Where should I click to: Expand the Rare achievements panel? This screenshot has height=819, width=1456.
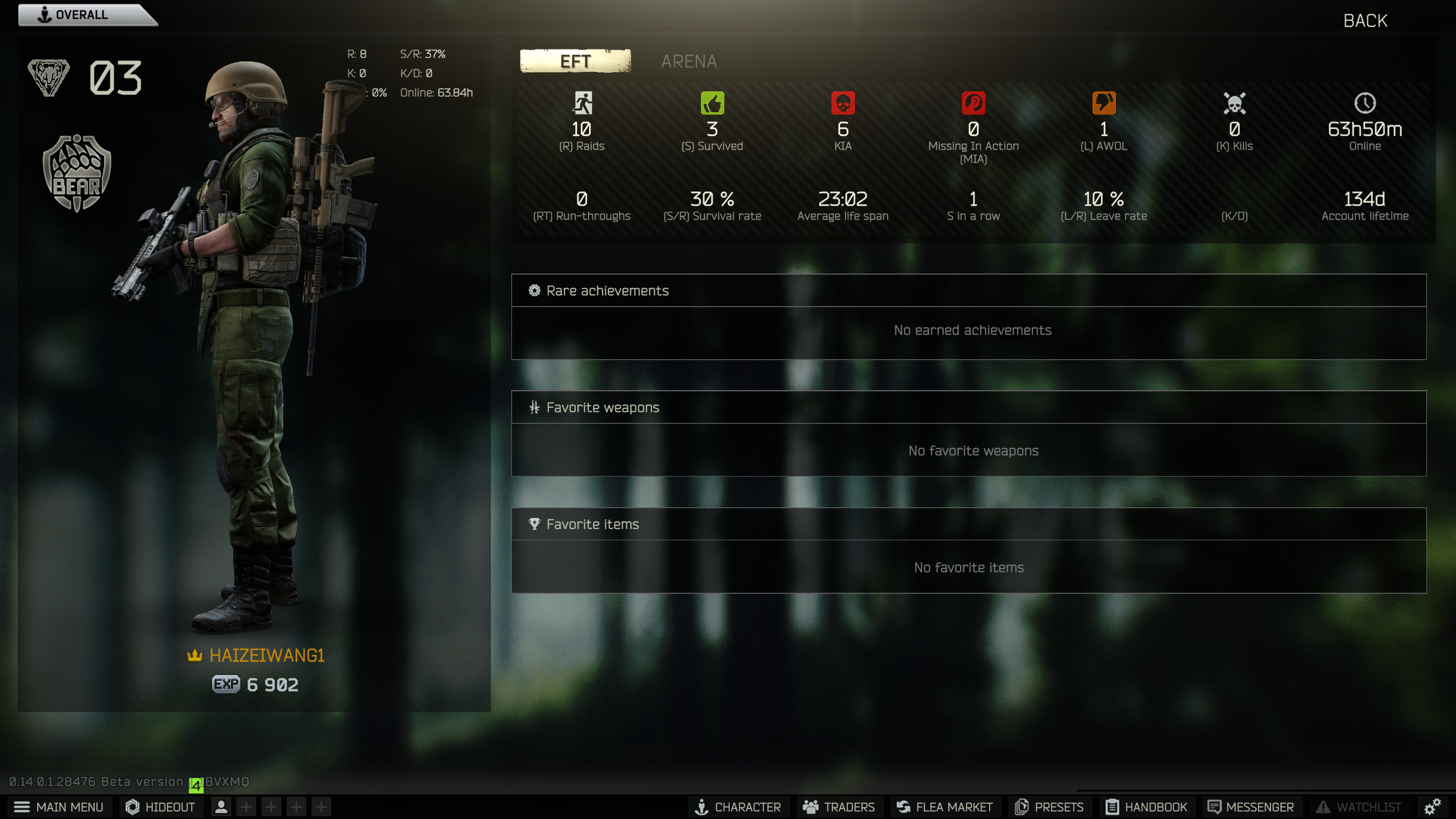coord(607,290)
